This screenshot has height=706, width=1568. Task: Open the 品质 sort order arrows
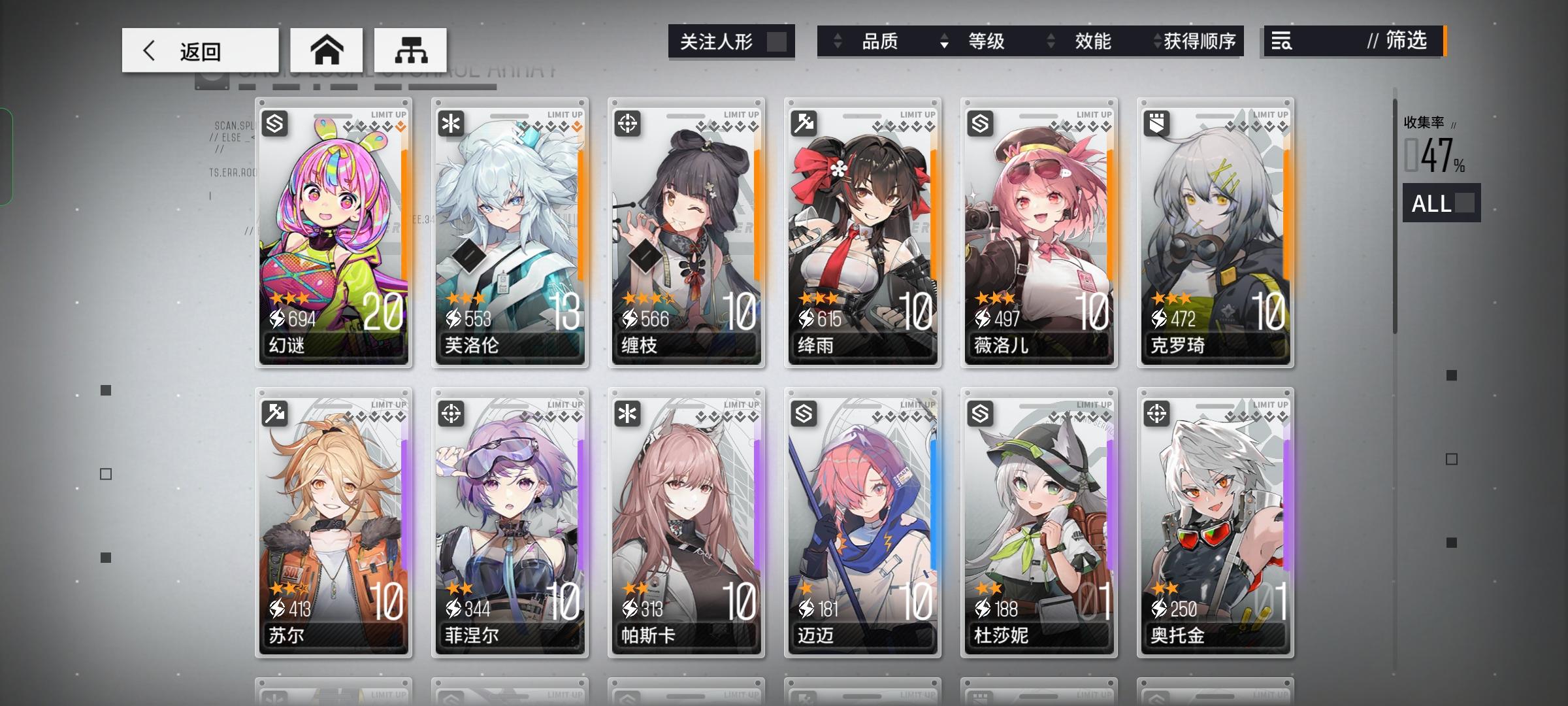click(x=837, y=41)
